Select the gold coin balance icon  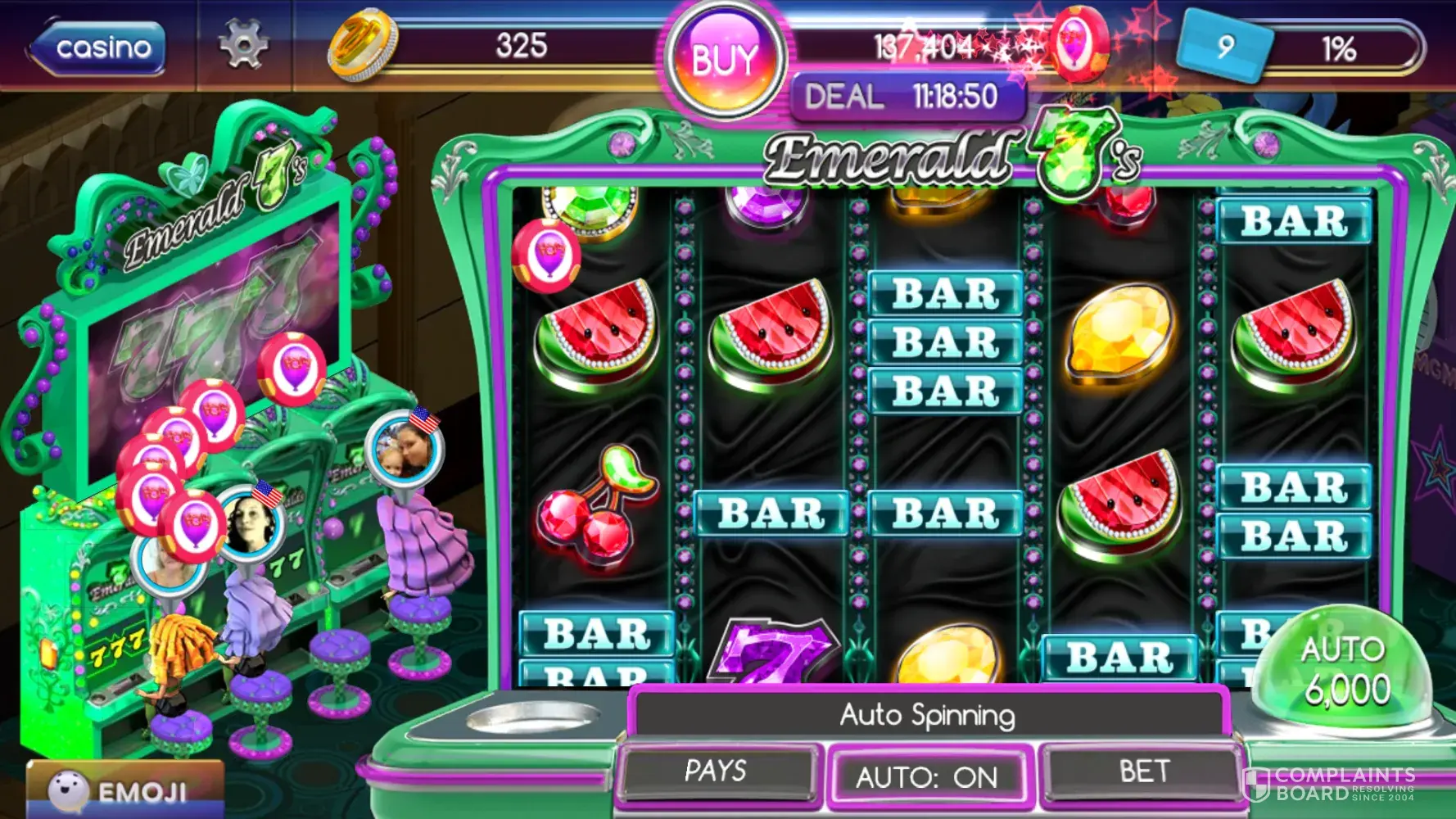tap(361, 44)
